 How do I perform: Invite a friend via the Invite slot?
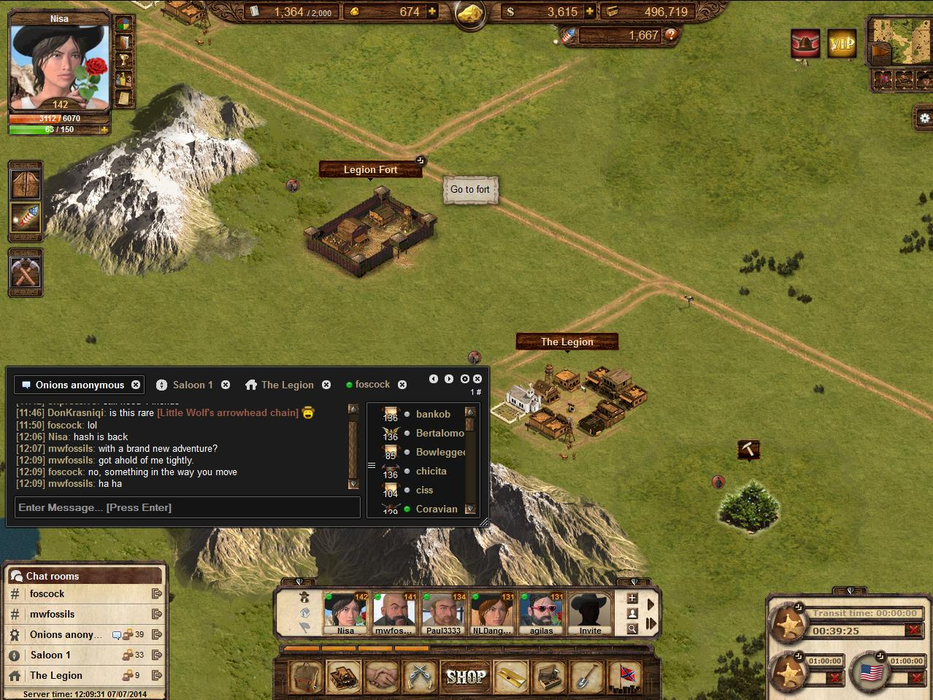tap(590, 613)
